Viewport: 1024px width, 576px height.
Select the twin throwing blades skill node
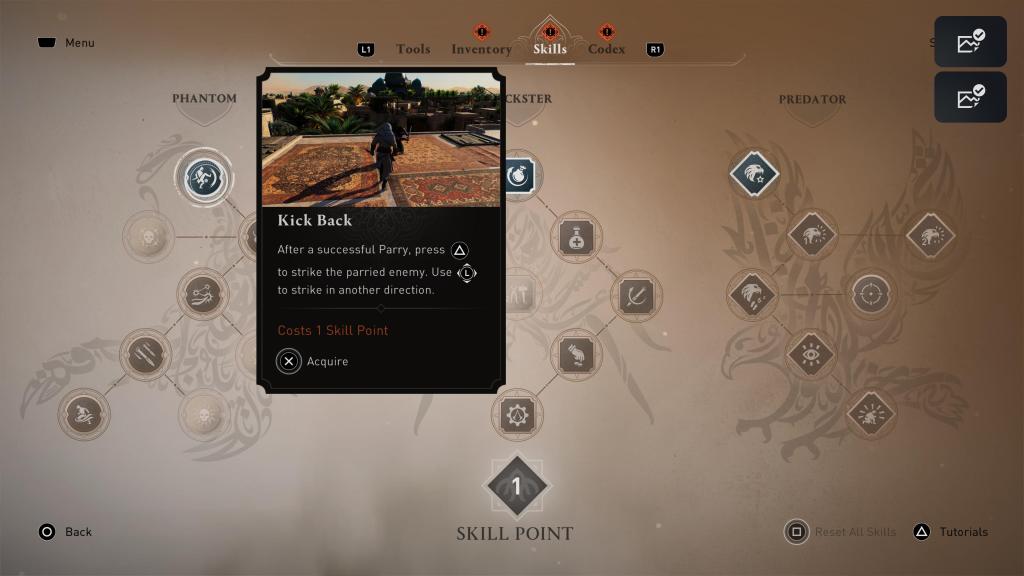pyautogui.click(x=145, y=354)
